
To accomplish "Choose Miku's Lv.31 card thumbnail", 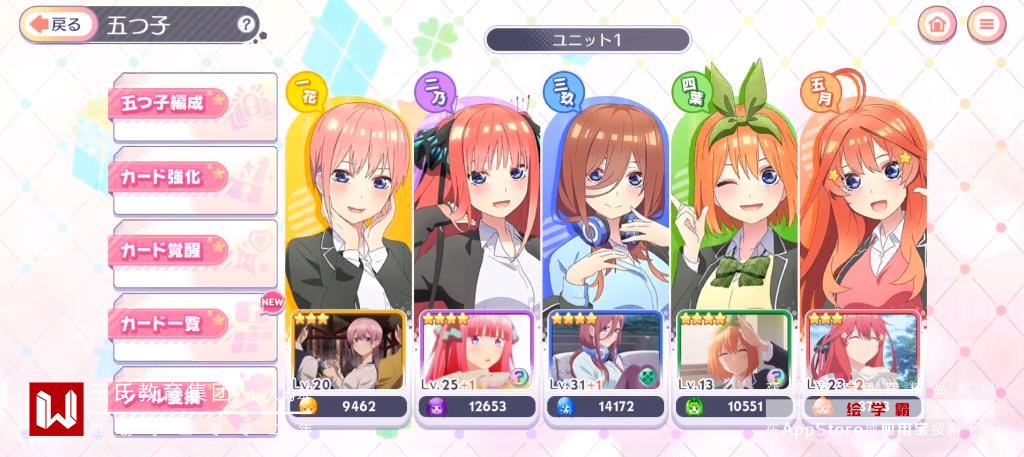I will 604,352.
